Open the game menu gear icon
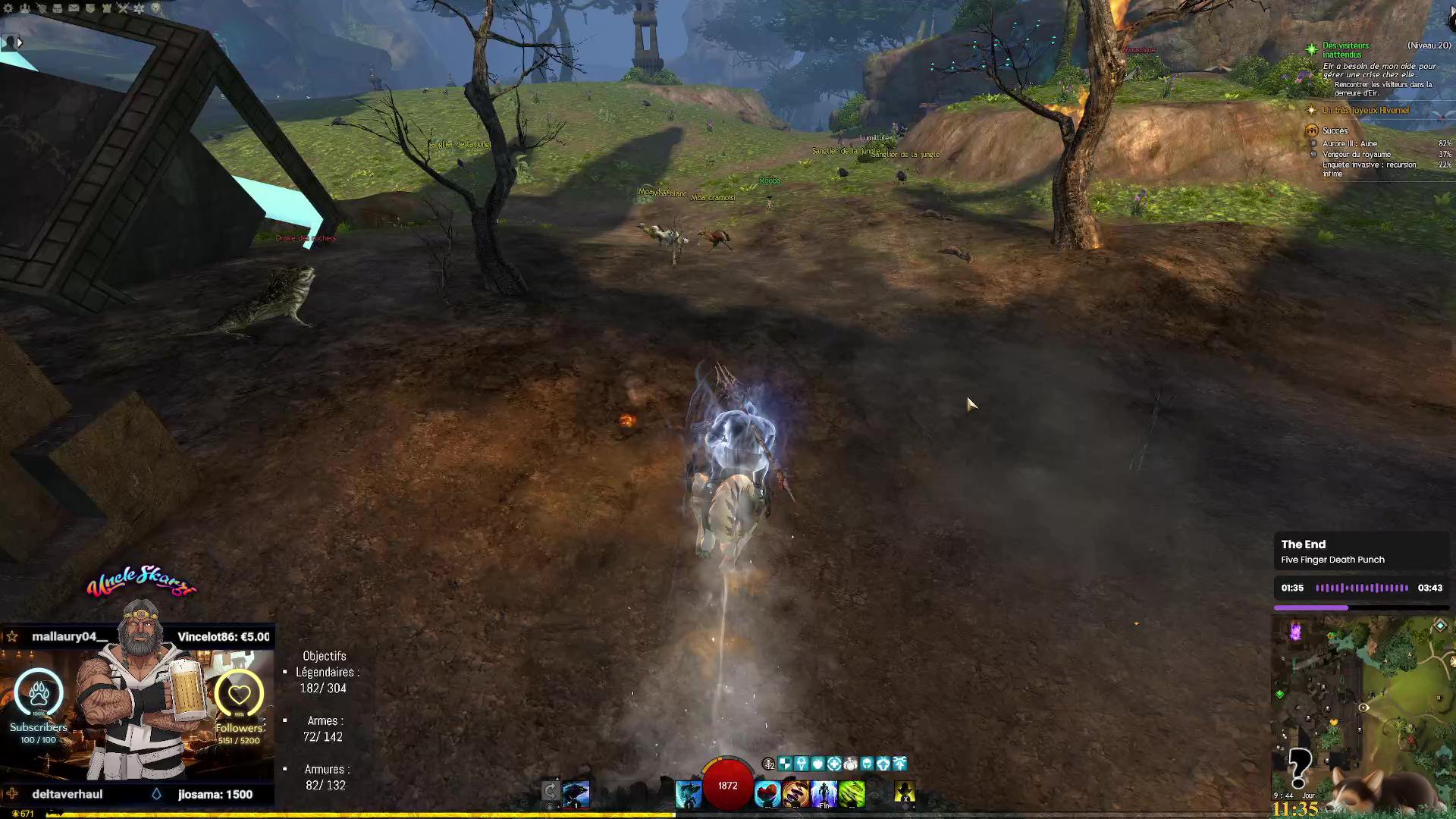This screenshot has width=1456, height=819. click(8, 8)
